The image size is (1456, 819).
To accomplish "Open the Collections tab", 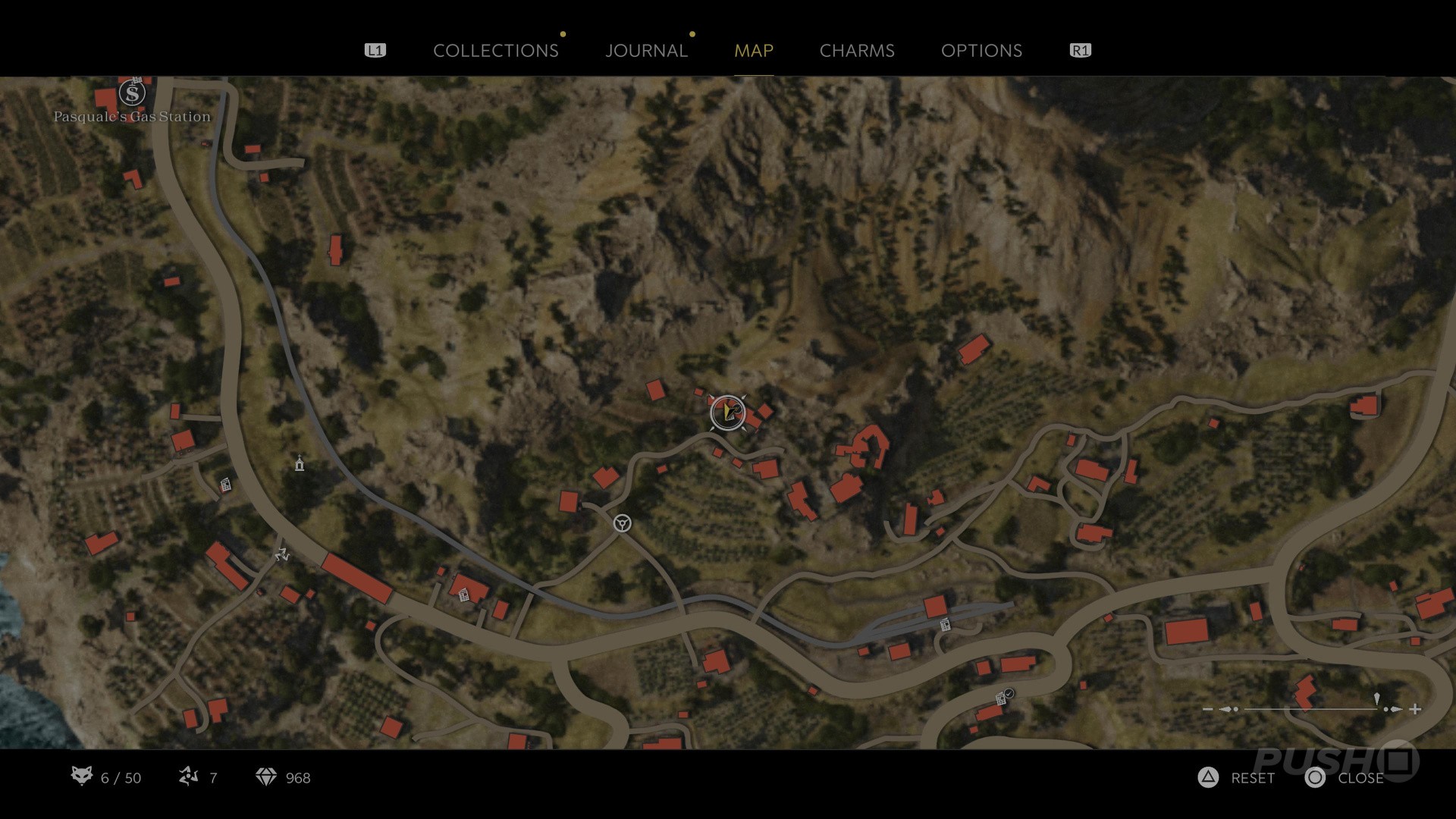I will click(x=495, y=51).
